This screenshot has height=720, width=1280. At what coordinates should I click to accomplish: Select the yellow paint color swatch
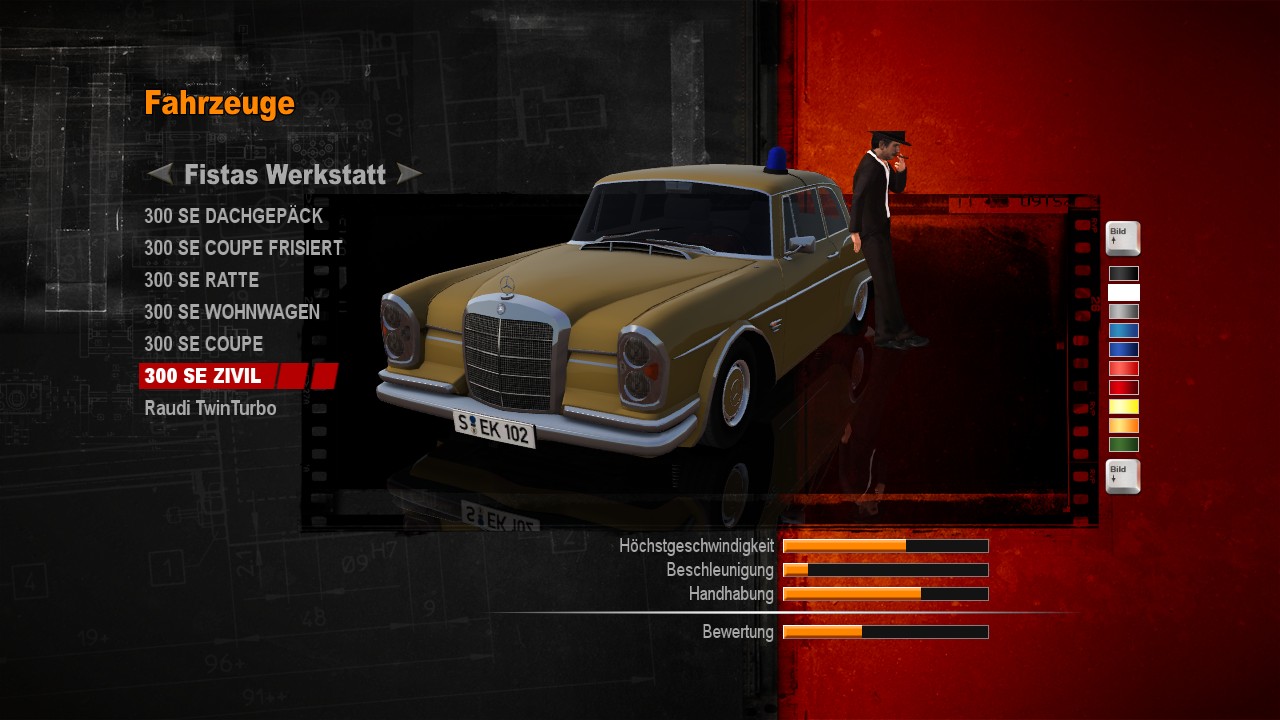coord(1123,406)
